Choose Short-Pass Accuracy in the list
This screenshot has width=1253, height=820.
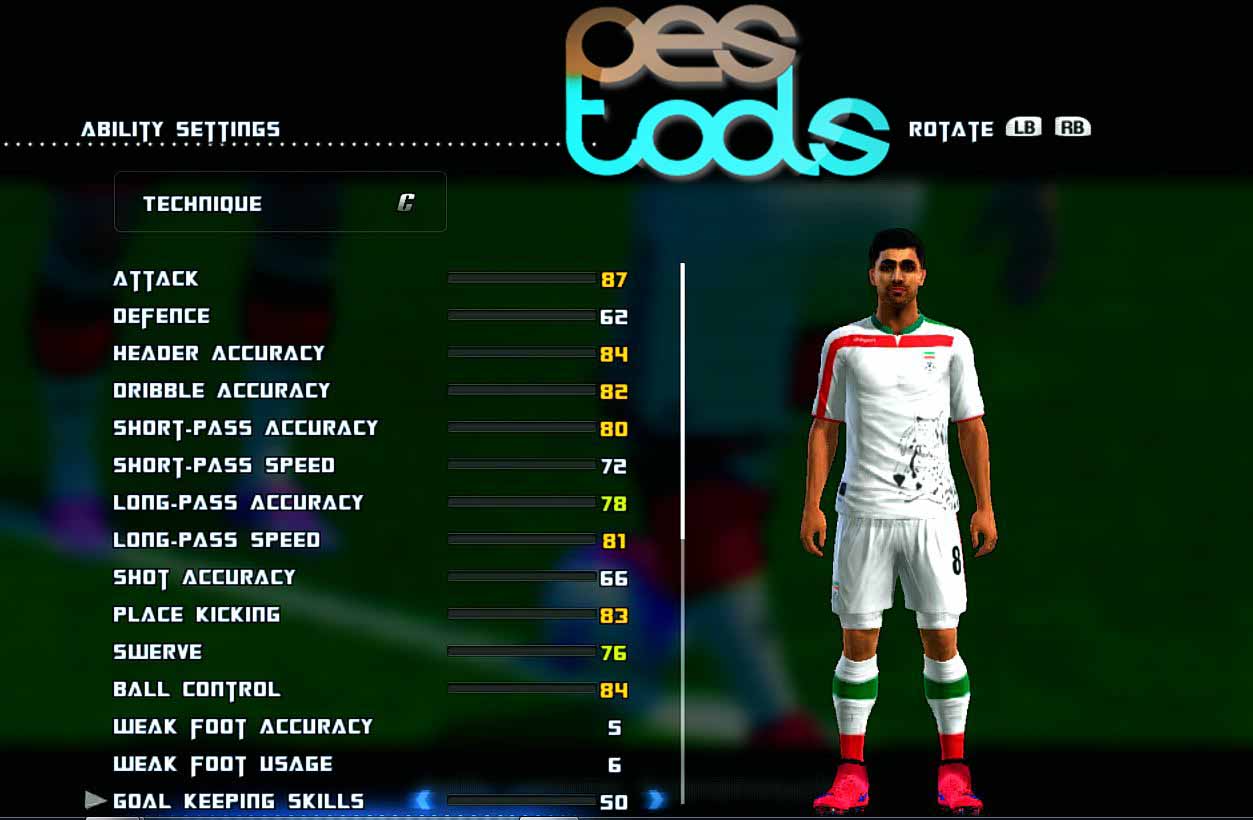[245, 428]
